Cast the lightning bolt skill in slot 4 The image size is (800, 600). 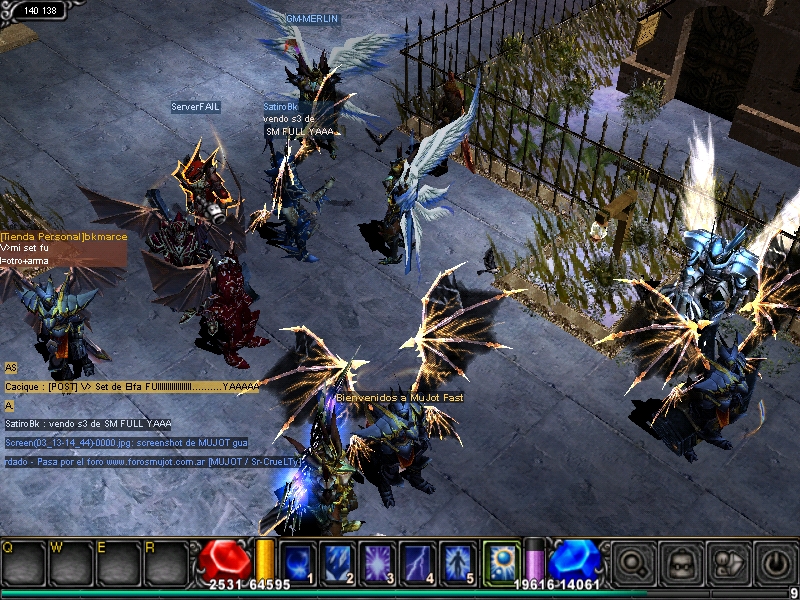pyautogui.click(x=418, y=562)
